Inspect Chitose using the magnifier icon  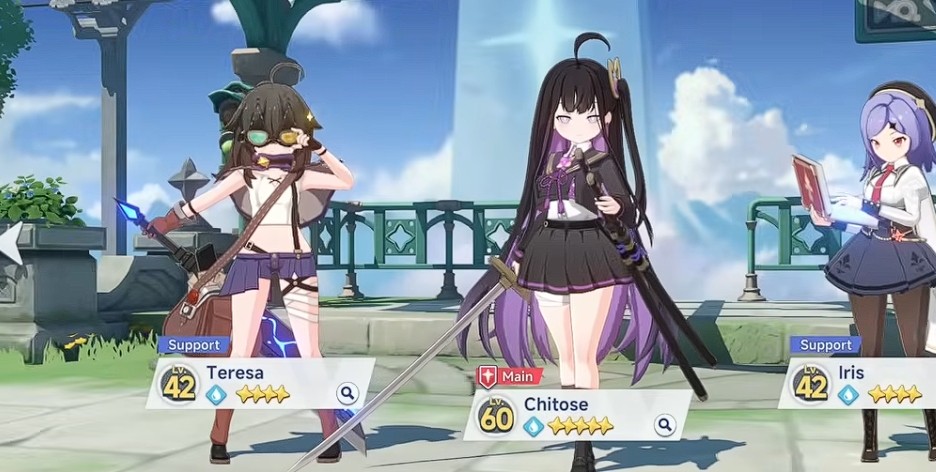coord(665,425)
